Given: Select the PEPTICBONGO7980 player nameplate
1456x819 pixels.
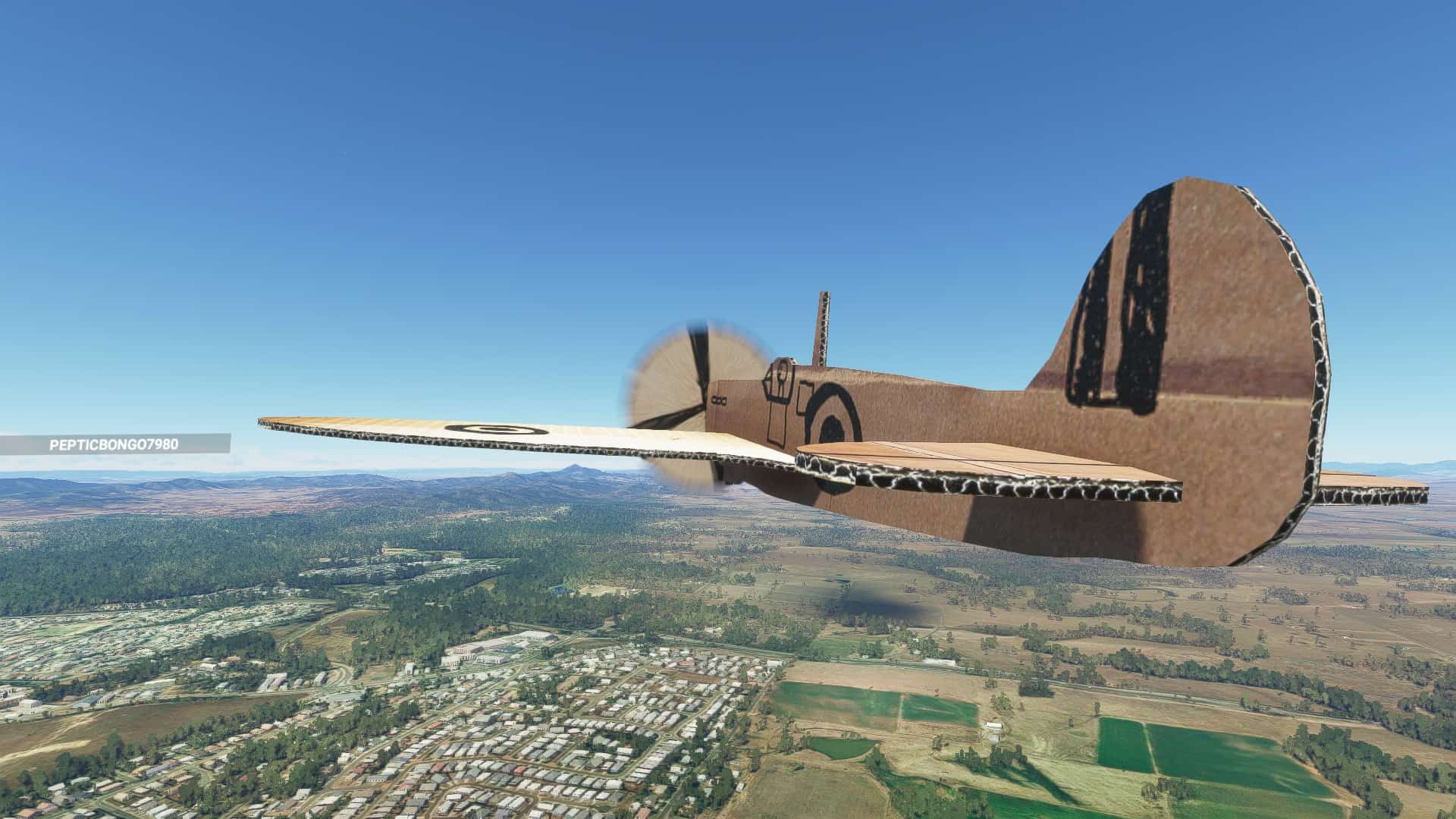Looking at the screenshot, I should tap(115, 444).
